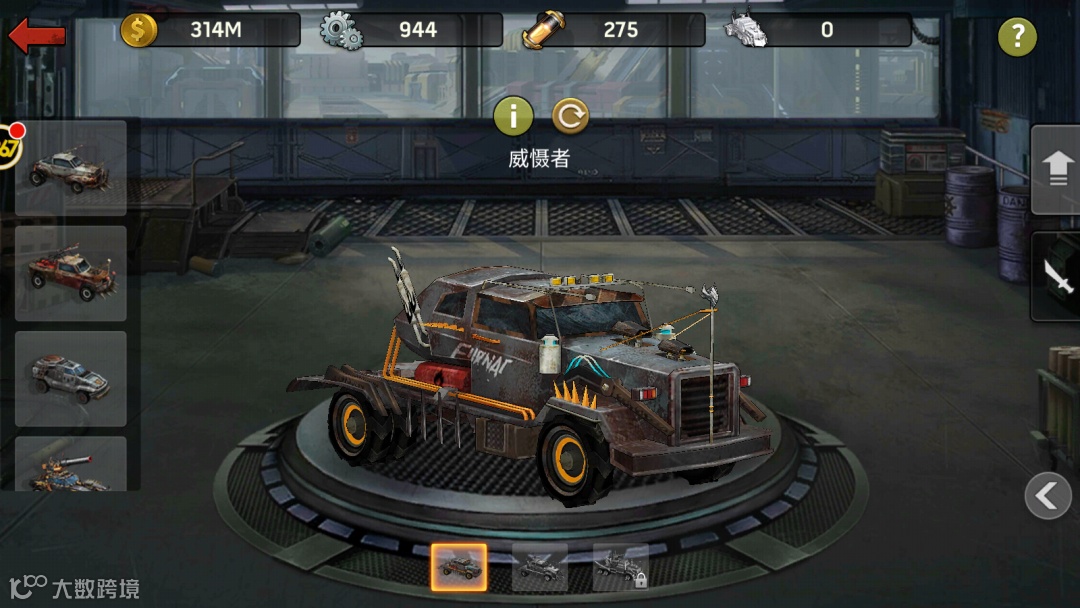Screen dimensions: 1080x608
Task: Open the yellow badge with red notification dot
Action: pos(8,147)
